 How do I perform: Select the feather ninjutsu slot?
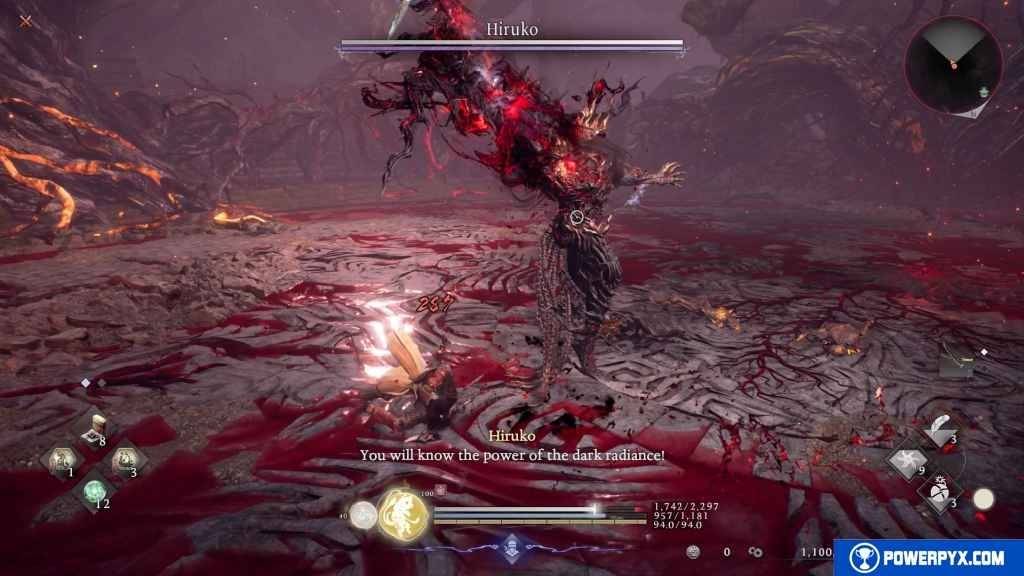pos(941,430)
